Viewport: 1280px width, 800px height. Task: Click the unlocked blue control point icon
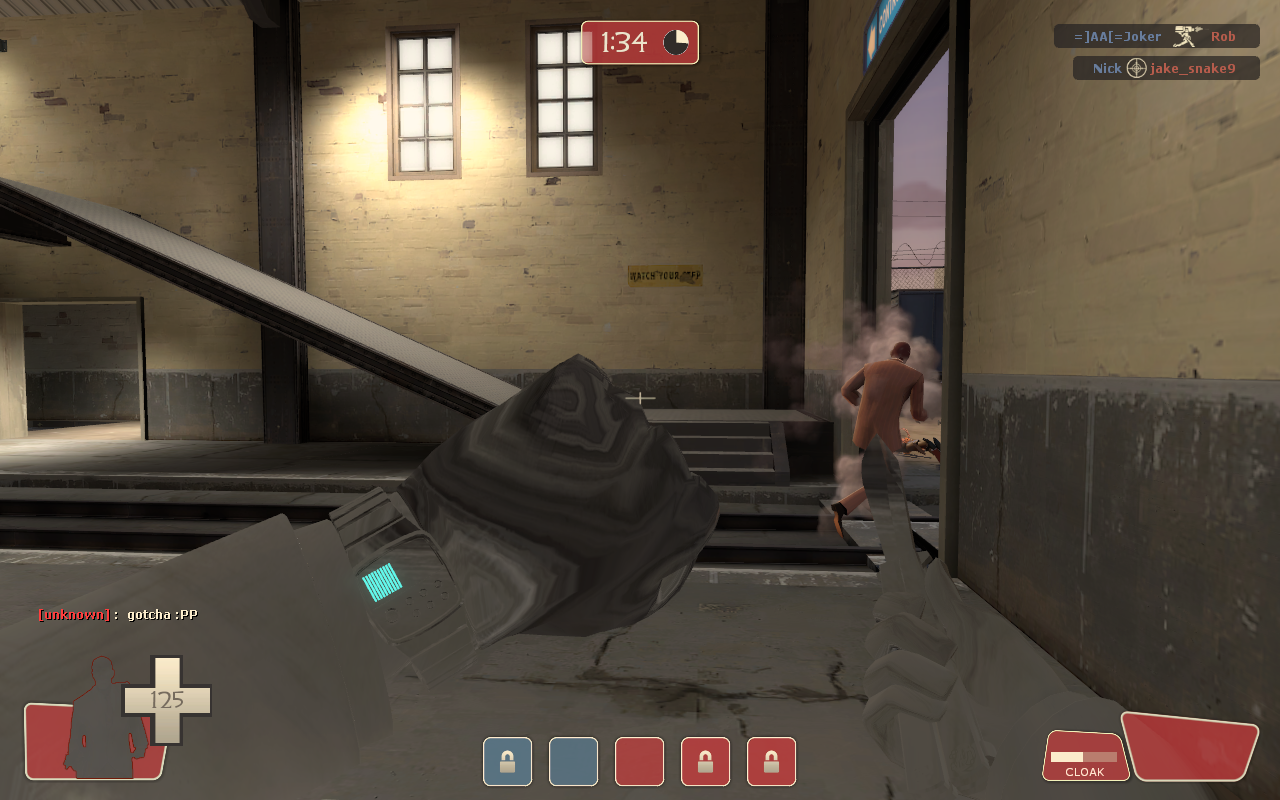(573, 762)
